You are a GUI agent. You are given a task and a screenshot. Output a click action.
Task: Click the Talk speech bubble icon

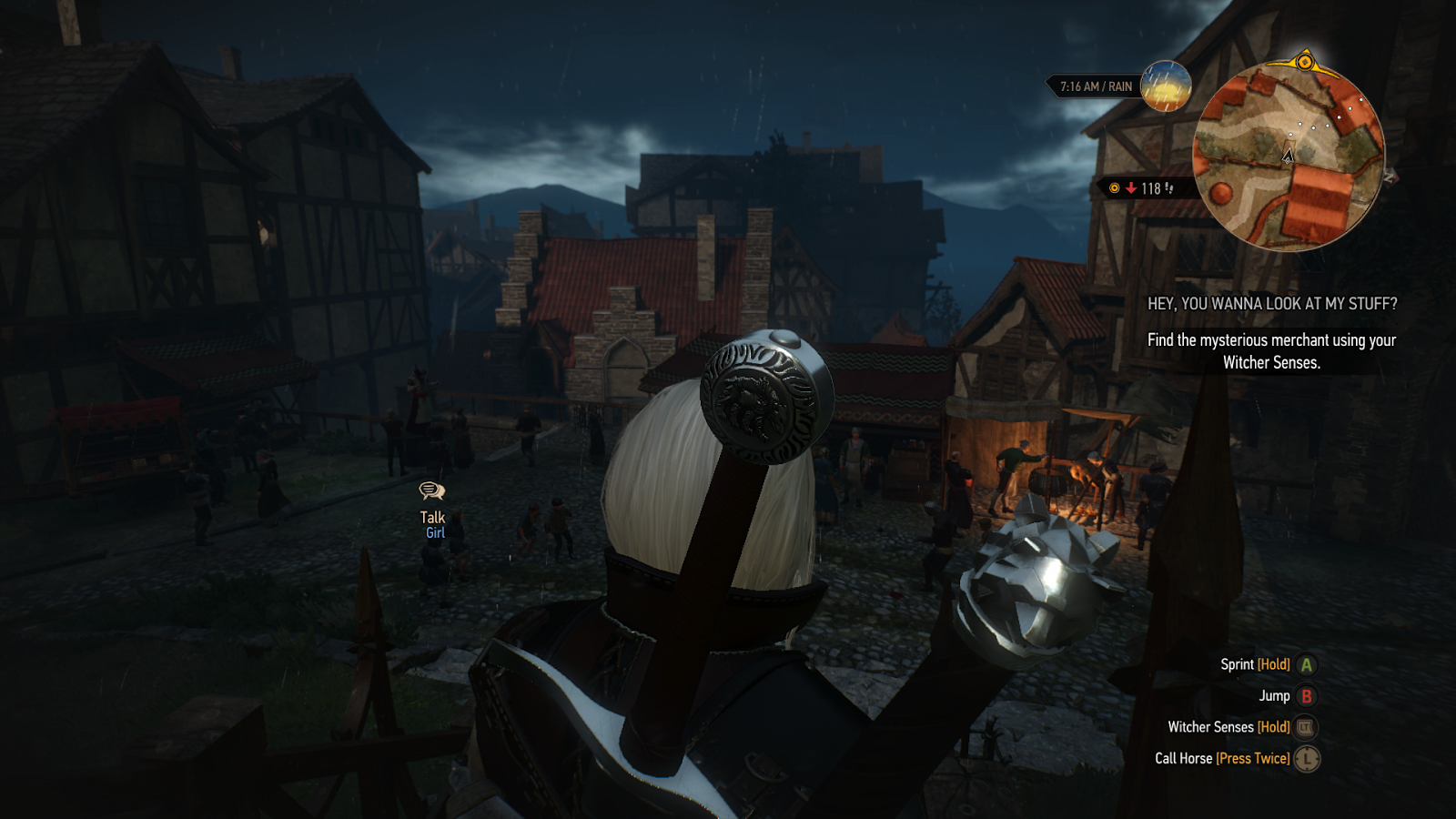(x=431, y=491)
